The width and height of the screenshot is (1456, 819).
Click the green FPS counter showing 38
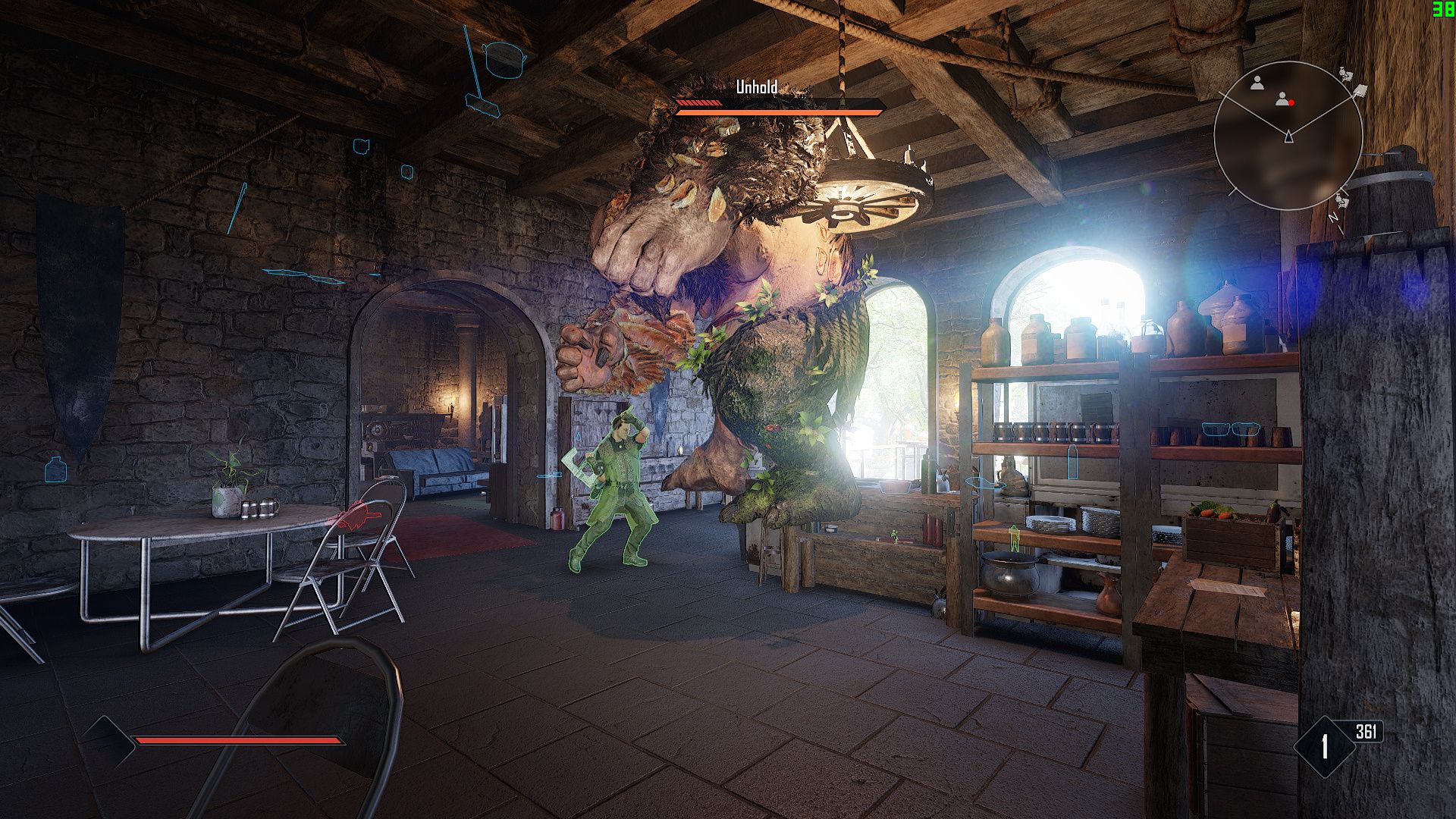pos(1444,11)
